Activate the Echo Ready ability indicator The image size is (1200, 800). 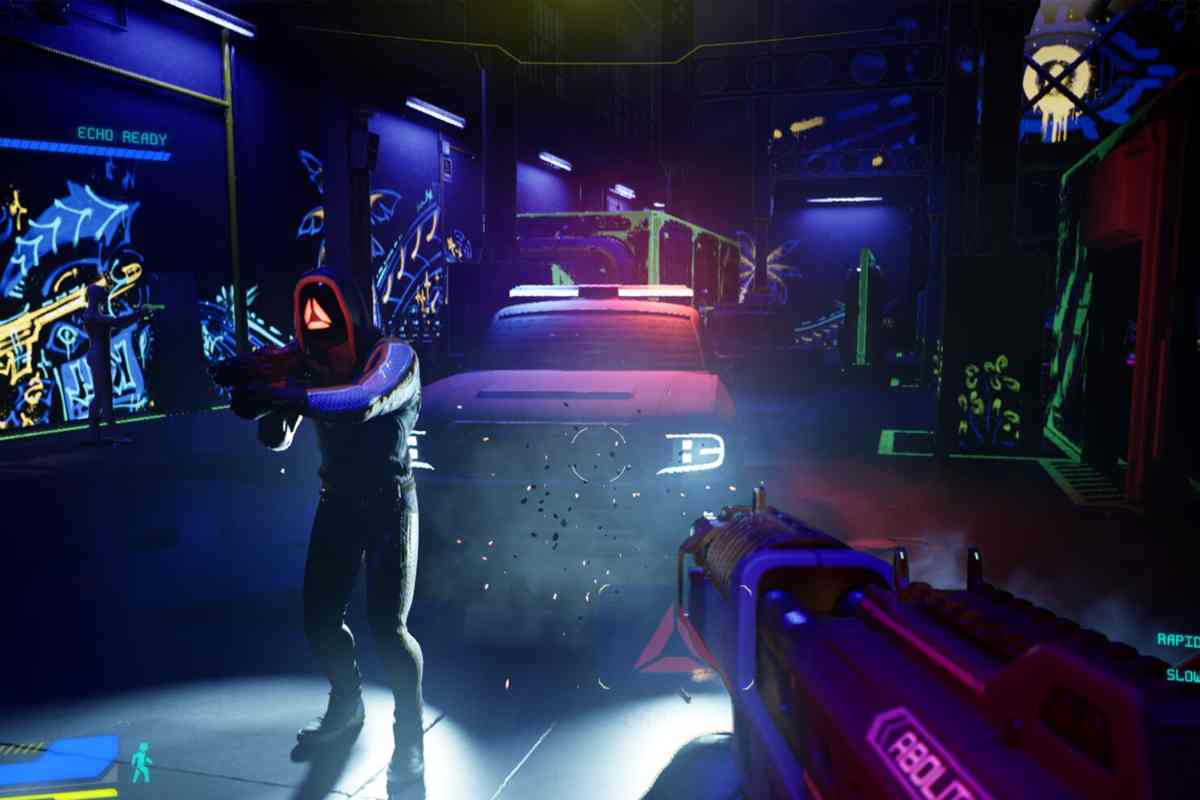pos(122,137)
